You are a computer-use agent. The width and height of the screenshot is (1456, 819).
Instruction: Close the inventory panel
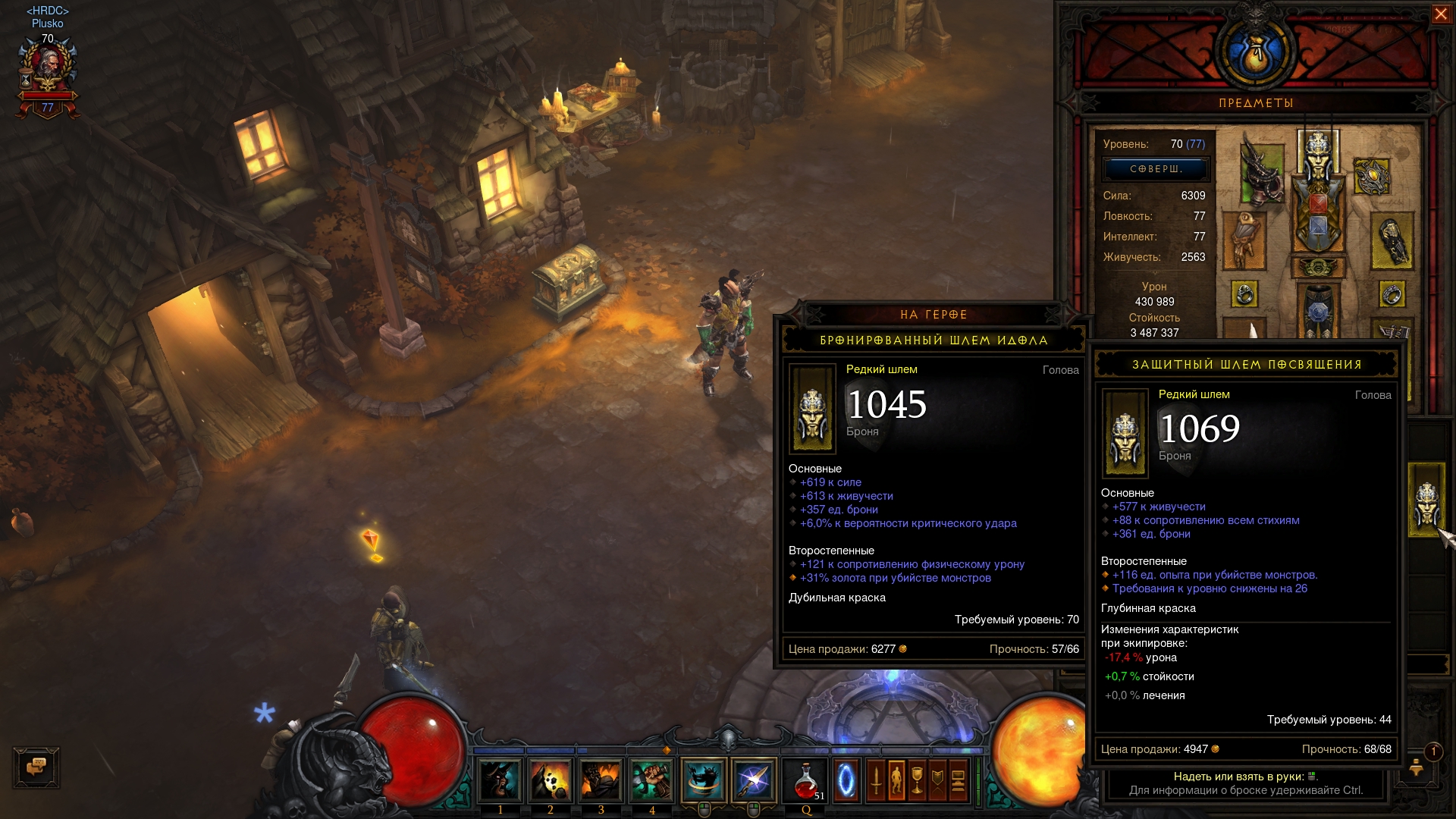click(x=1440, y=14)
